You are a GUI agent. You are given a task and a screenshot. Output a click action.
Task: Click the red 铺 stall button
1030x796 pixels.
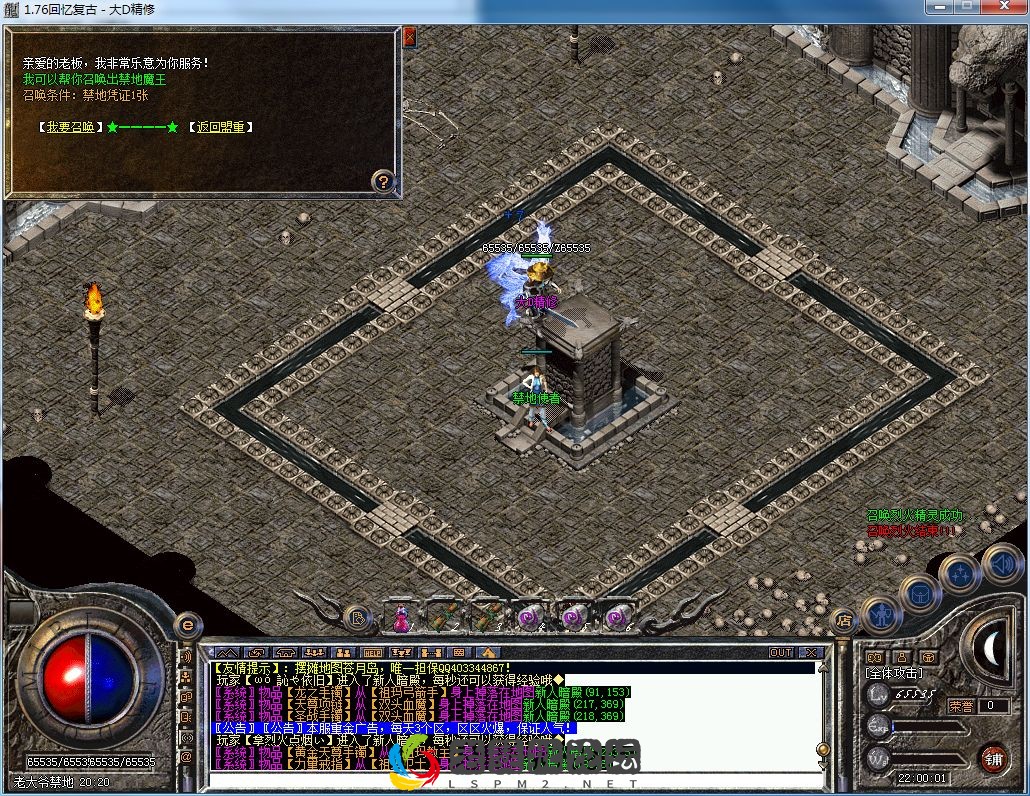tap(993, 758)
